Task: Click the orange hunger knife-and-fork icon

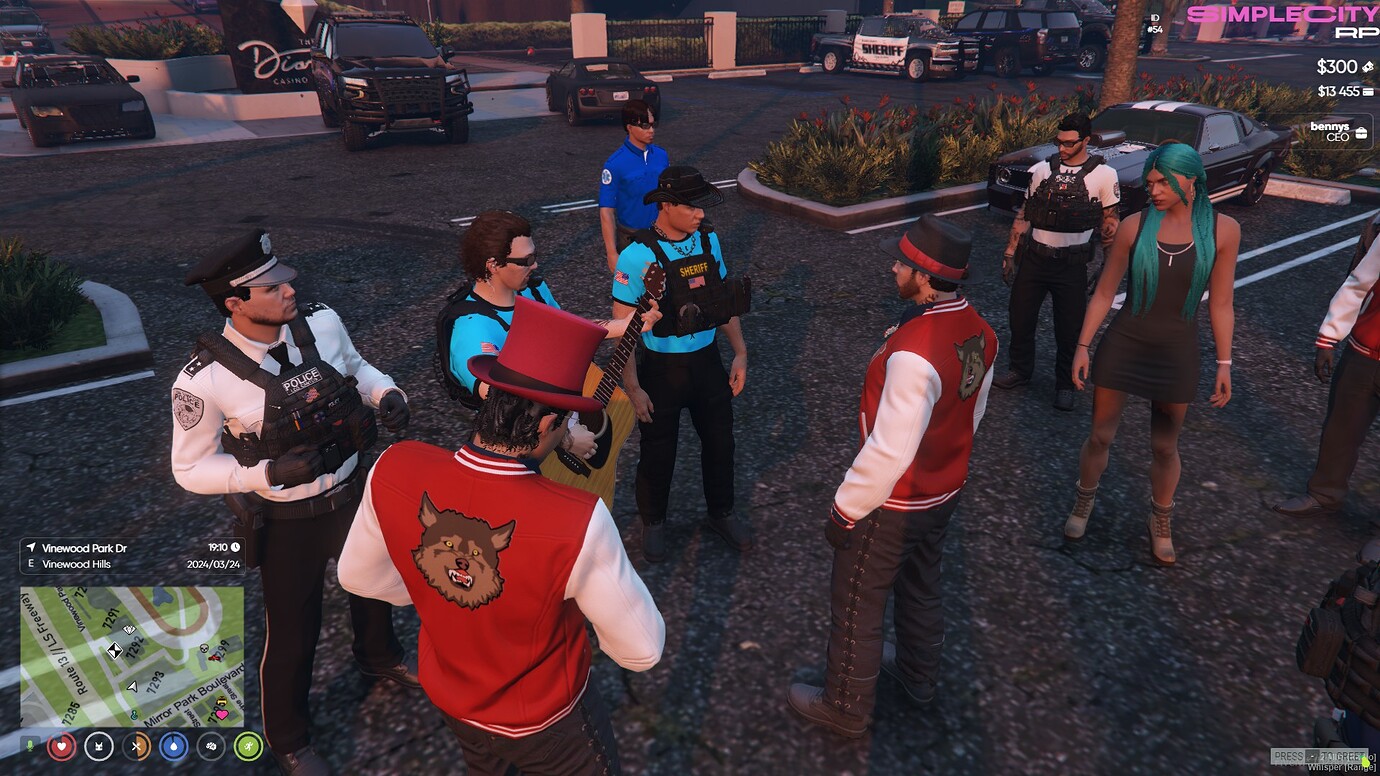Action: tap(134, 745)
